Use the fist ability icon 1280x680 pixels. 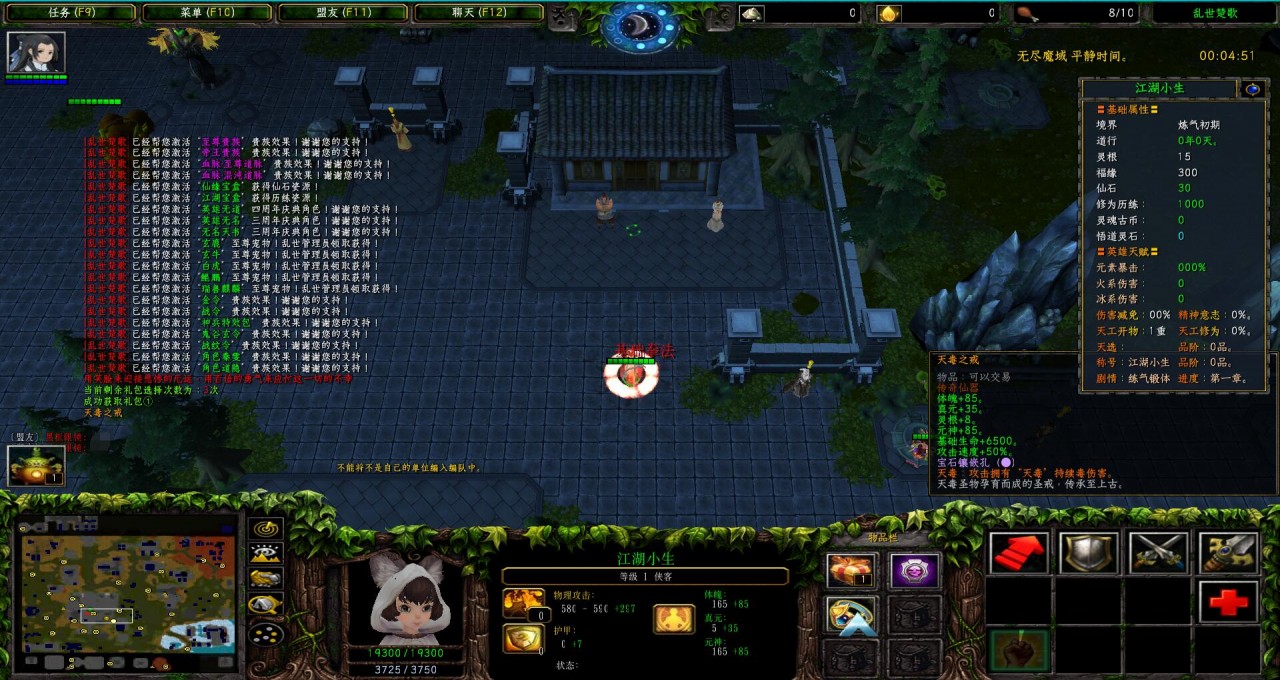pos(1019,650)
